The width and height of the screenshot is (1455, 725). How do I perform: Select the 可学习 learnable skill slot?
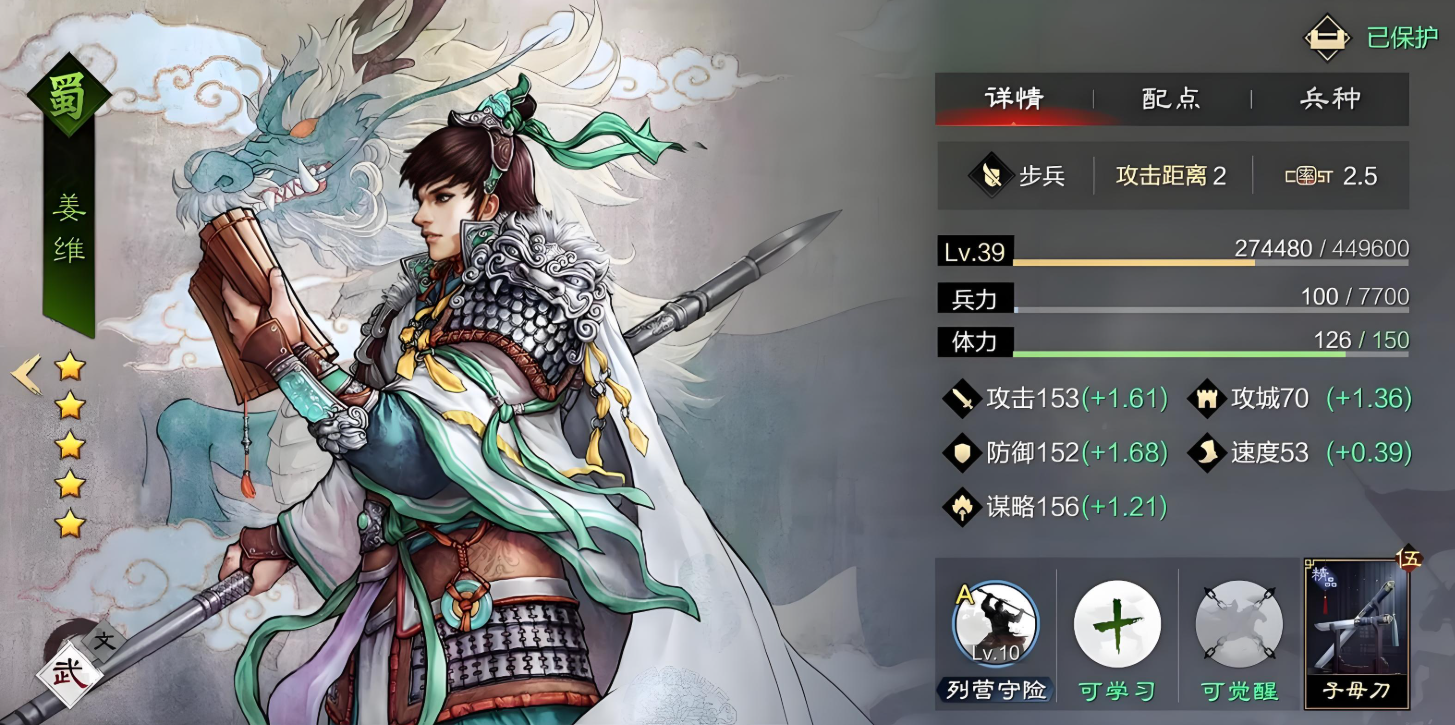pos(1117,626)
